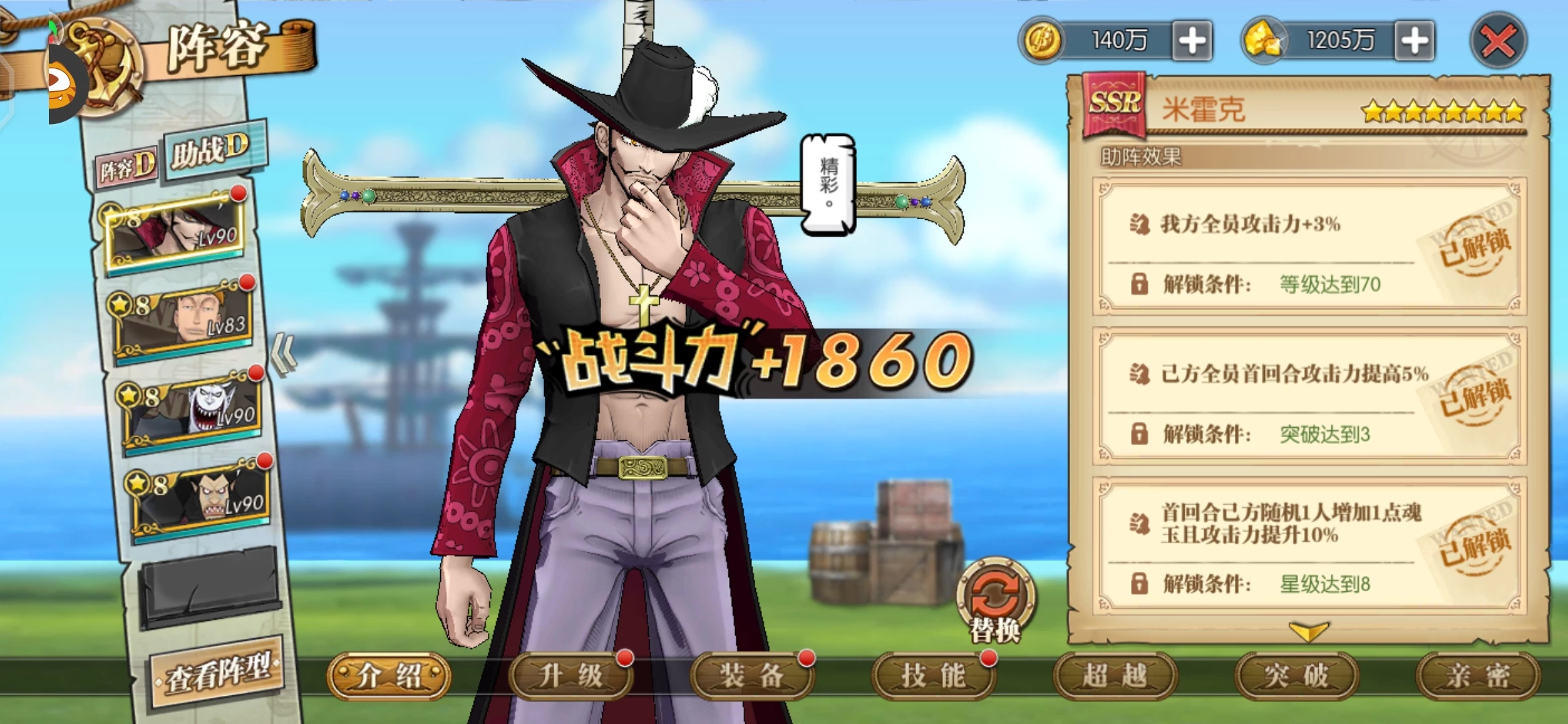Expand more effects with the yellow down arrow
Screen dimensions: 1568x724
[x=1308, y=631]
